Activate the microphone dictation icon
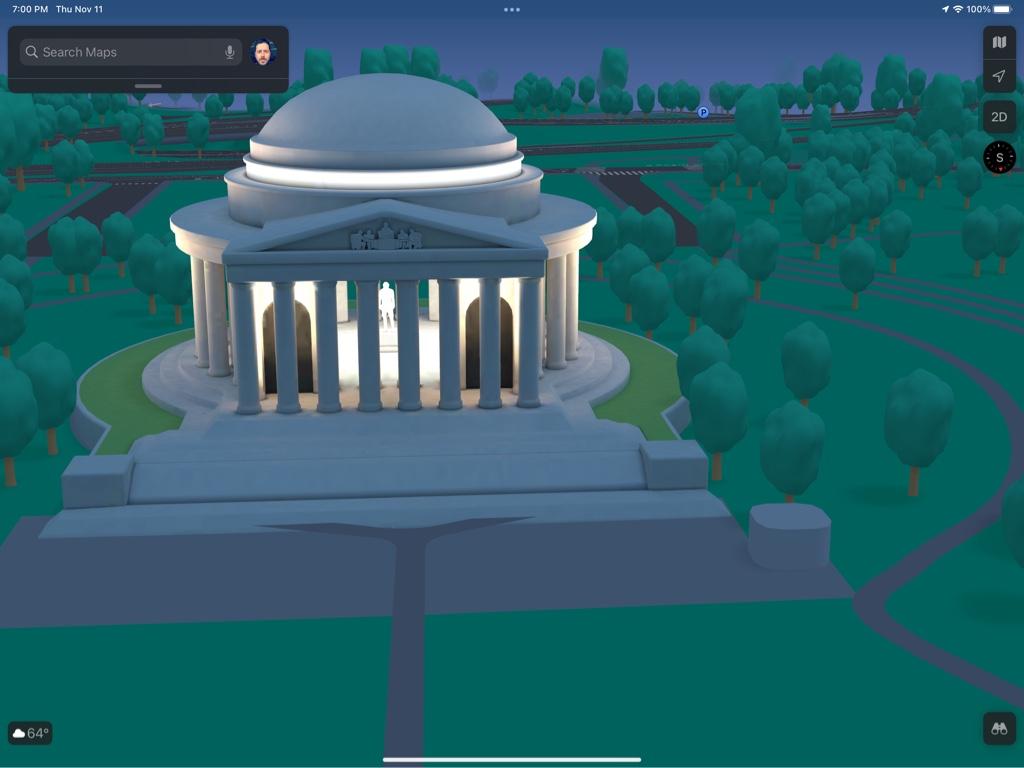This screenshot has height=768, width=1024. click(x=230, y=52)
